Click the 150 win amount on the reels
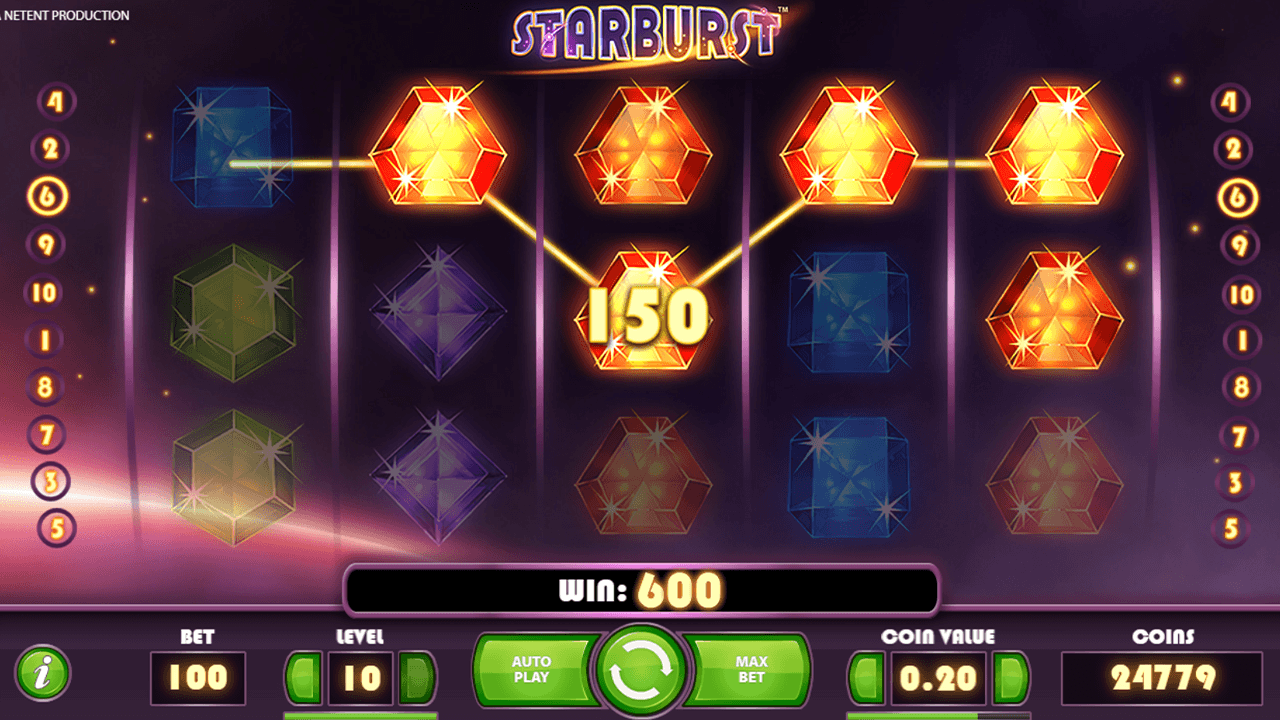The width and height of the screenshot is (1280, 720). (646, 315)
